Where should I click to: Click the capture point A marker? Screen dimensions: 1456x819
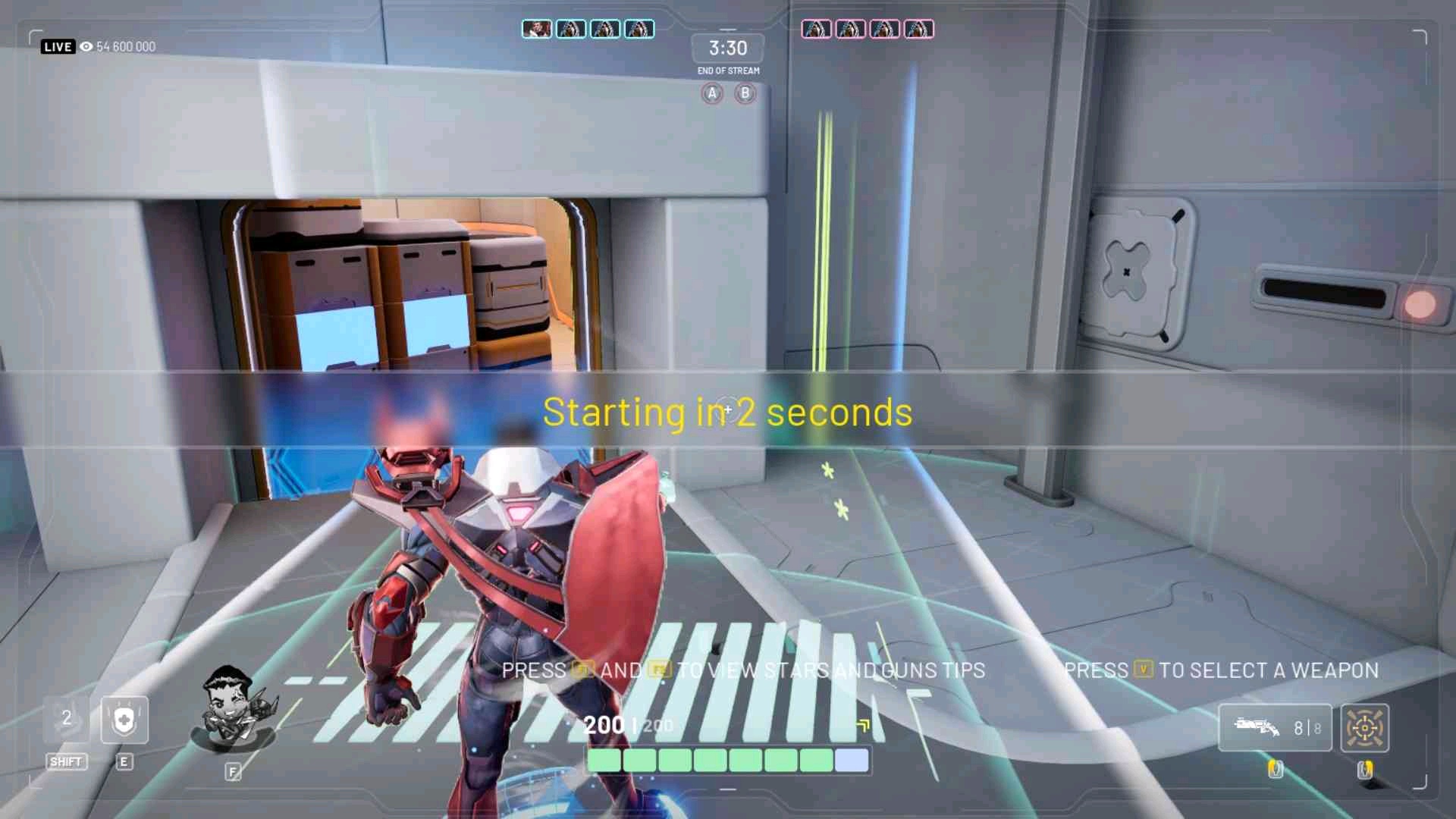711,93
